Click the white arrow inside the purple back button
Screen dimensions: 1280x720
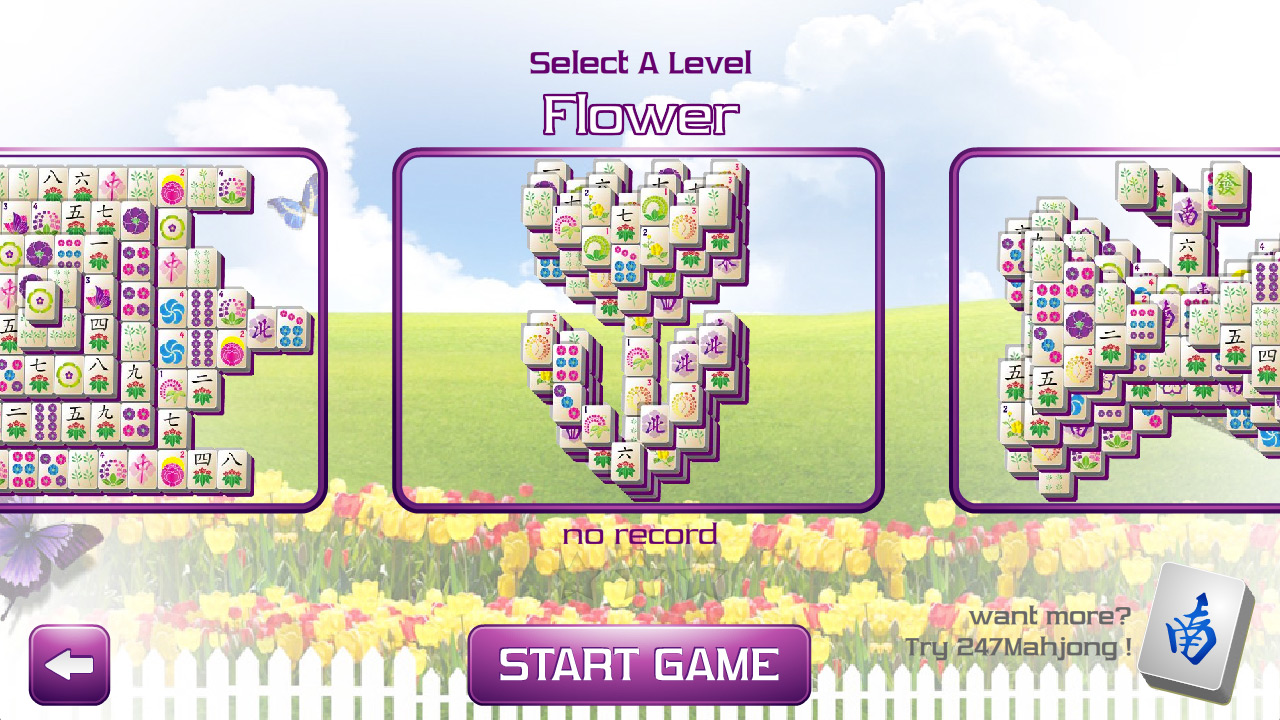(x=69, y=663)
